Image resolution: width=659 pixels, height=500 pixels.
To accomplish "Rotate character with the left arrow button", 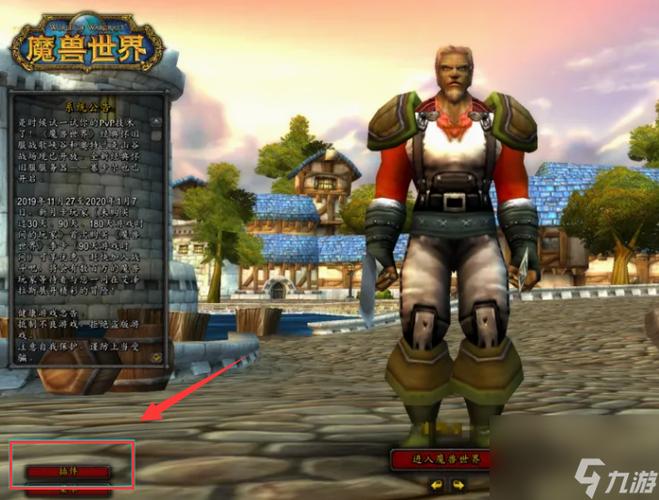I will click(x=435, y=485).
